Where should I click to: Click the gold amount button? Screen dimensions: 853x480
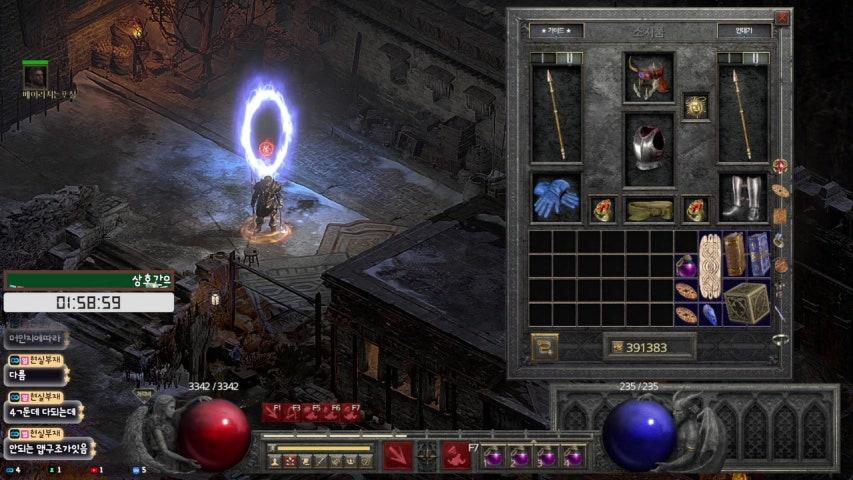pyautogui.click(x=649, y=347)
